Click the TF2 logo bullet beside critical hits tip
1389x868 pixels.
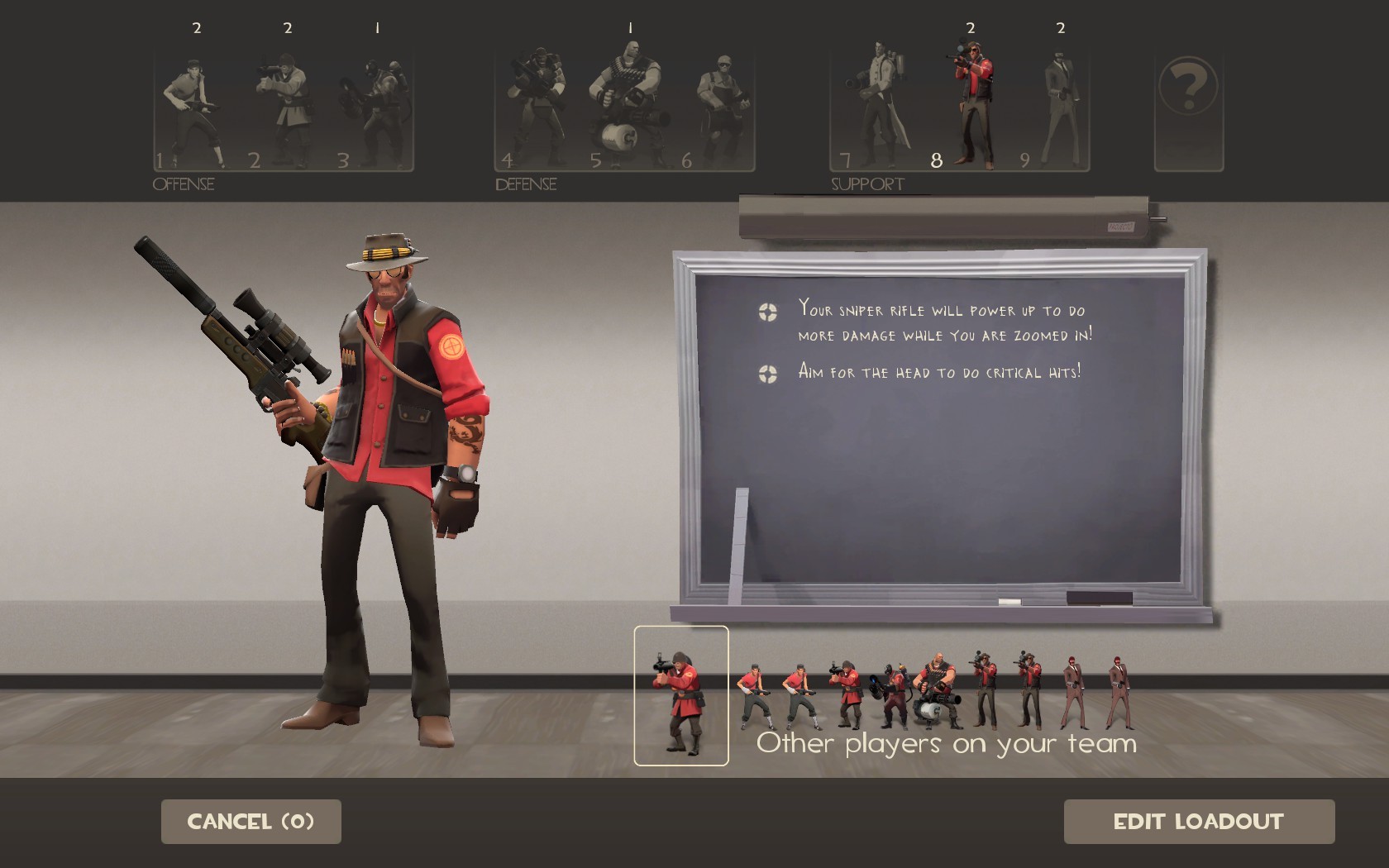(767, 372)
